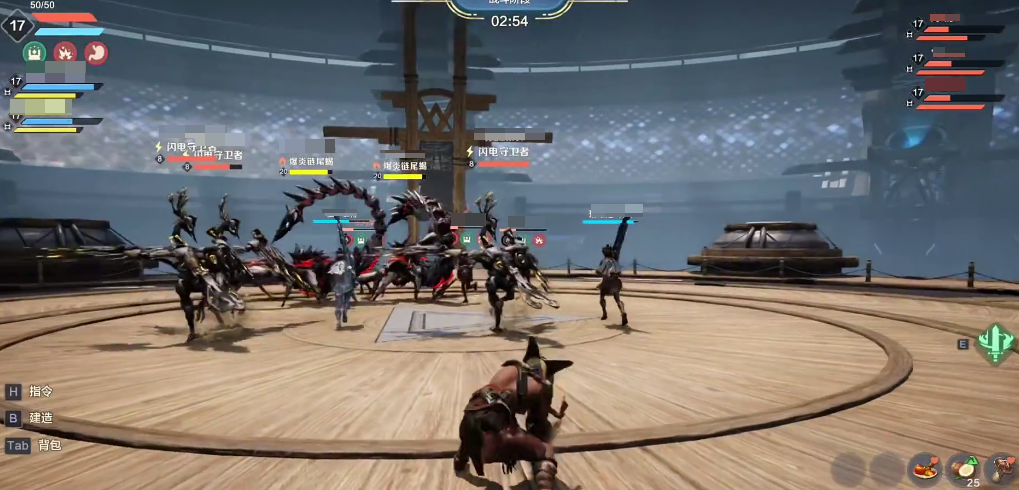This screenshot has height=490, width=1019.
Task: Open the 背包 backpack
Action: pyautogui.click(x=48, y=445)
